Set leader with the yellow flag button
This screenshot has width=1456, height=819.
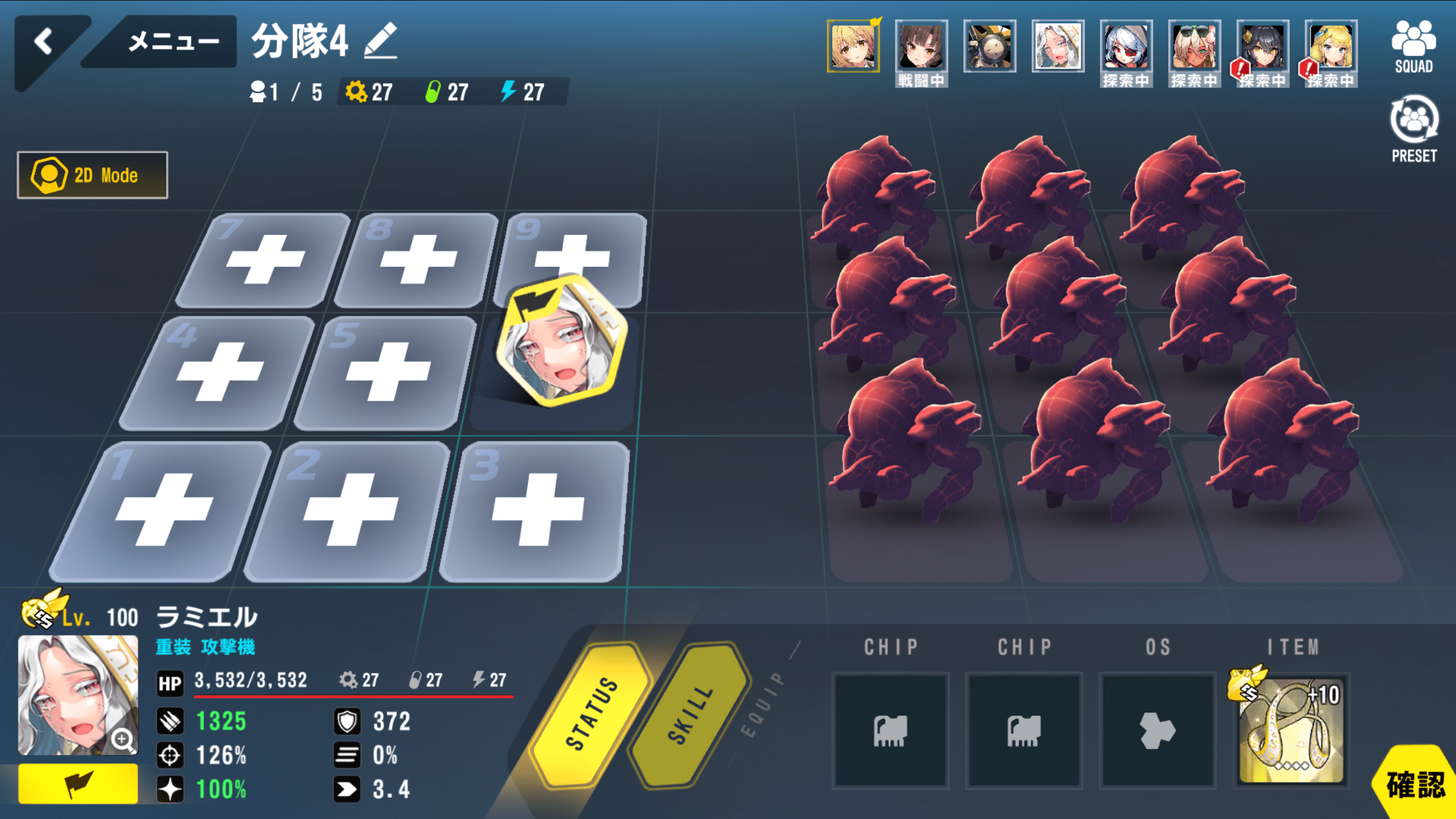pyautogui.click(x=78, y=784)
